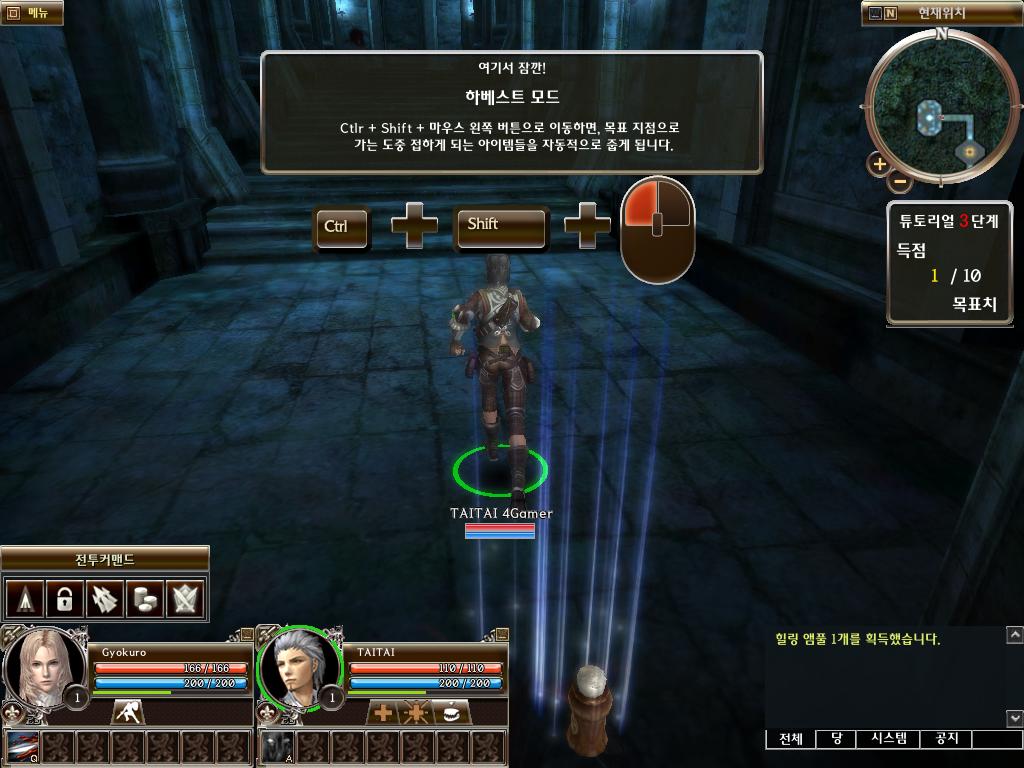Click the chat log scroll-up arrow
Image resolution: width=1024 pixels, height=768 pixels.
click(1014, 635)
